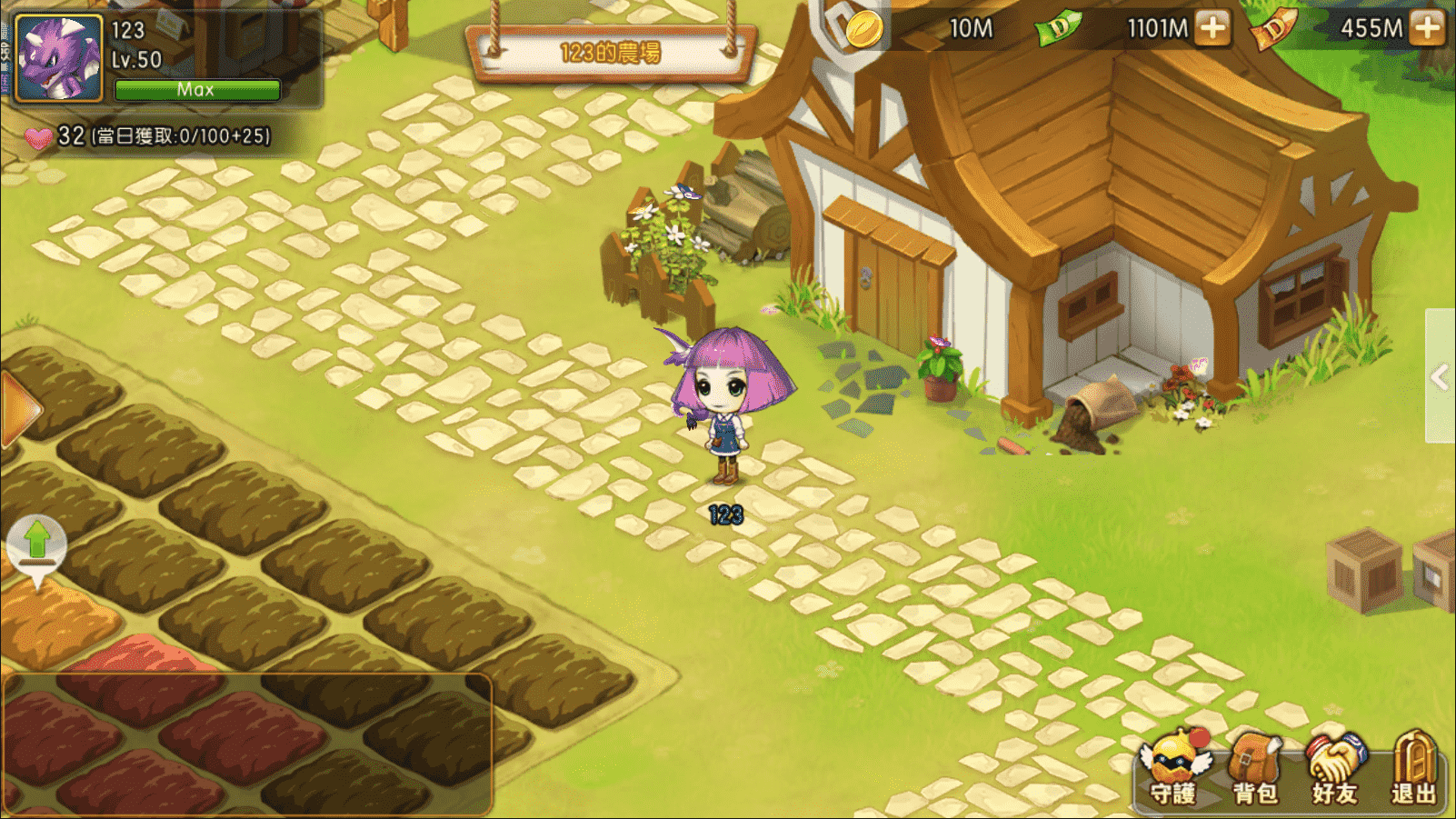Screen dimensions: 1456x819
Task: Add more gold tickets with plus button
Action: [1428, 28]
